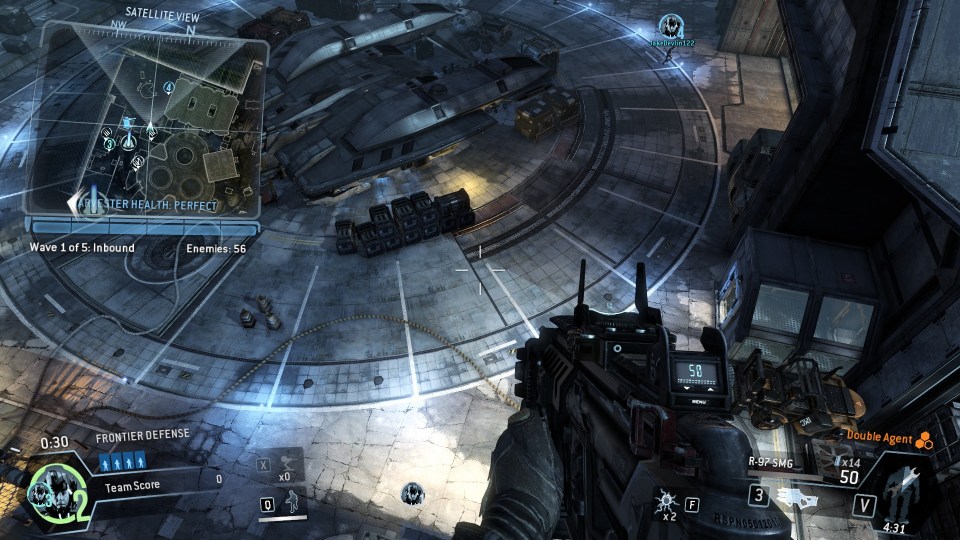Select the ordnance throw icon showing x0

[287, 463]
